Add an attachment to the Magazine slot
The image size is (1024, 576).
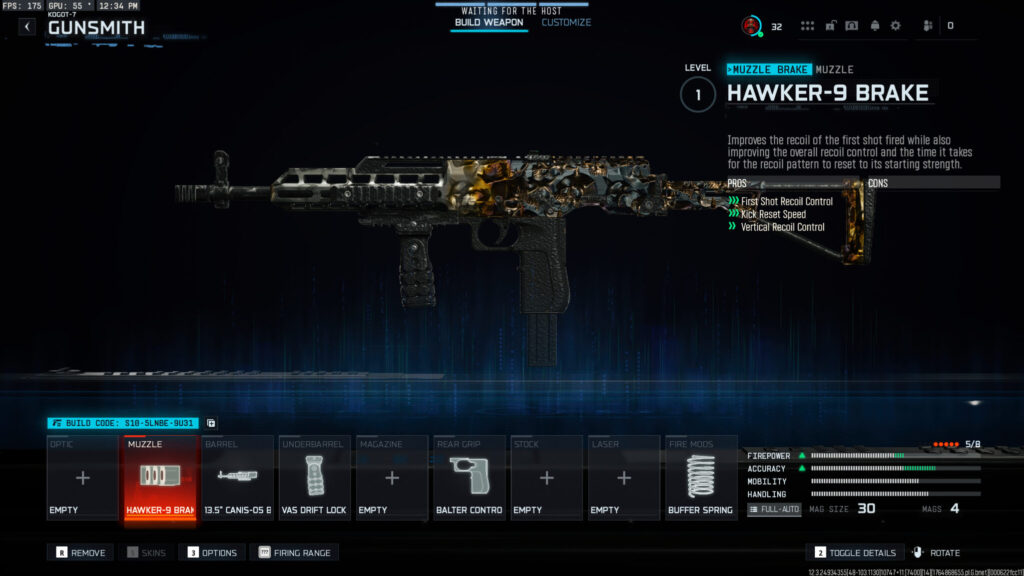click(391, 478)
